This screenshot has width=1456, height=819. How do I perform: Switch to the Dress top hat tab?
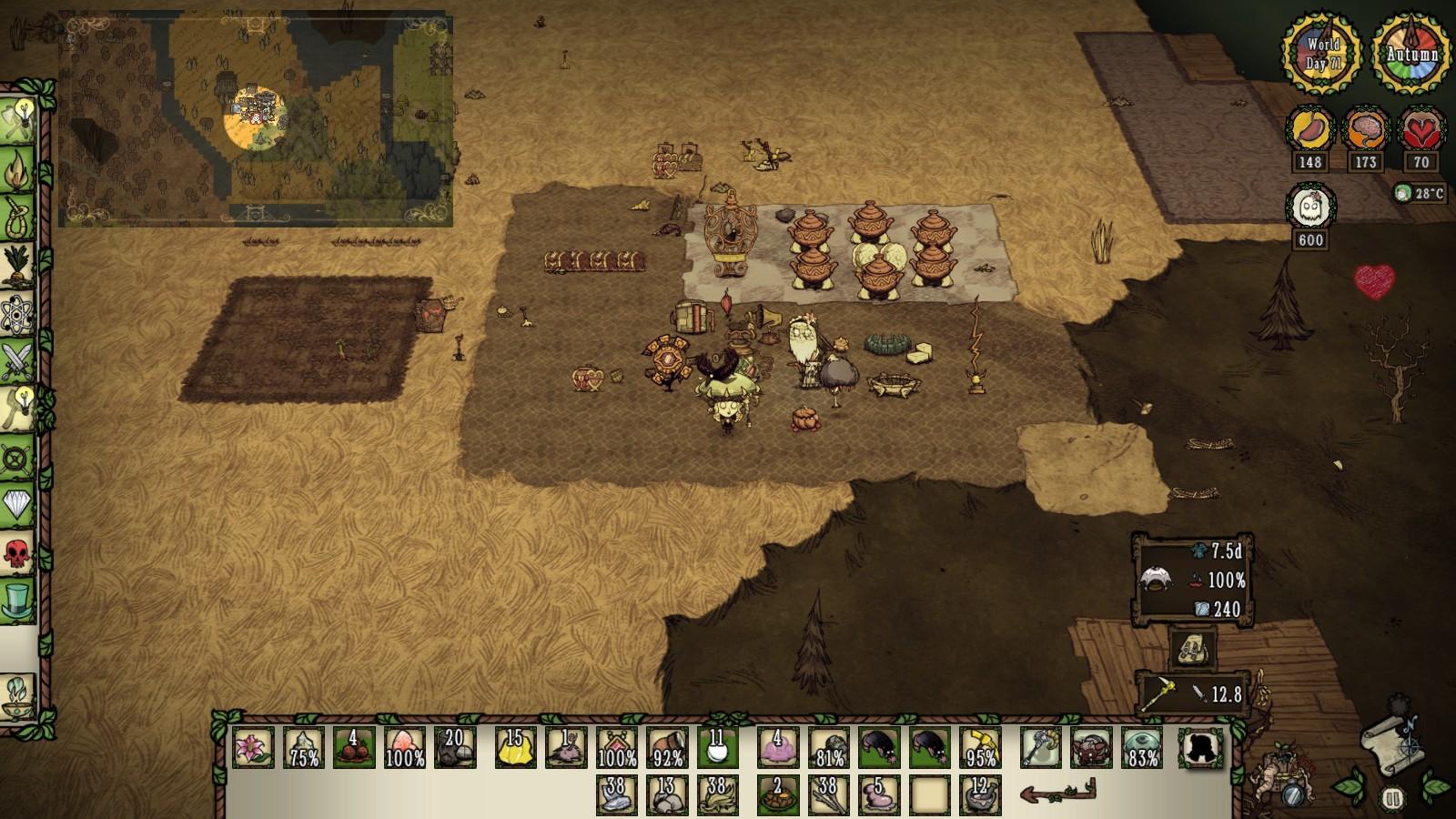coord(18,601)
